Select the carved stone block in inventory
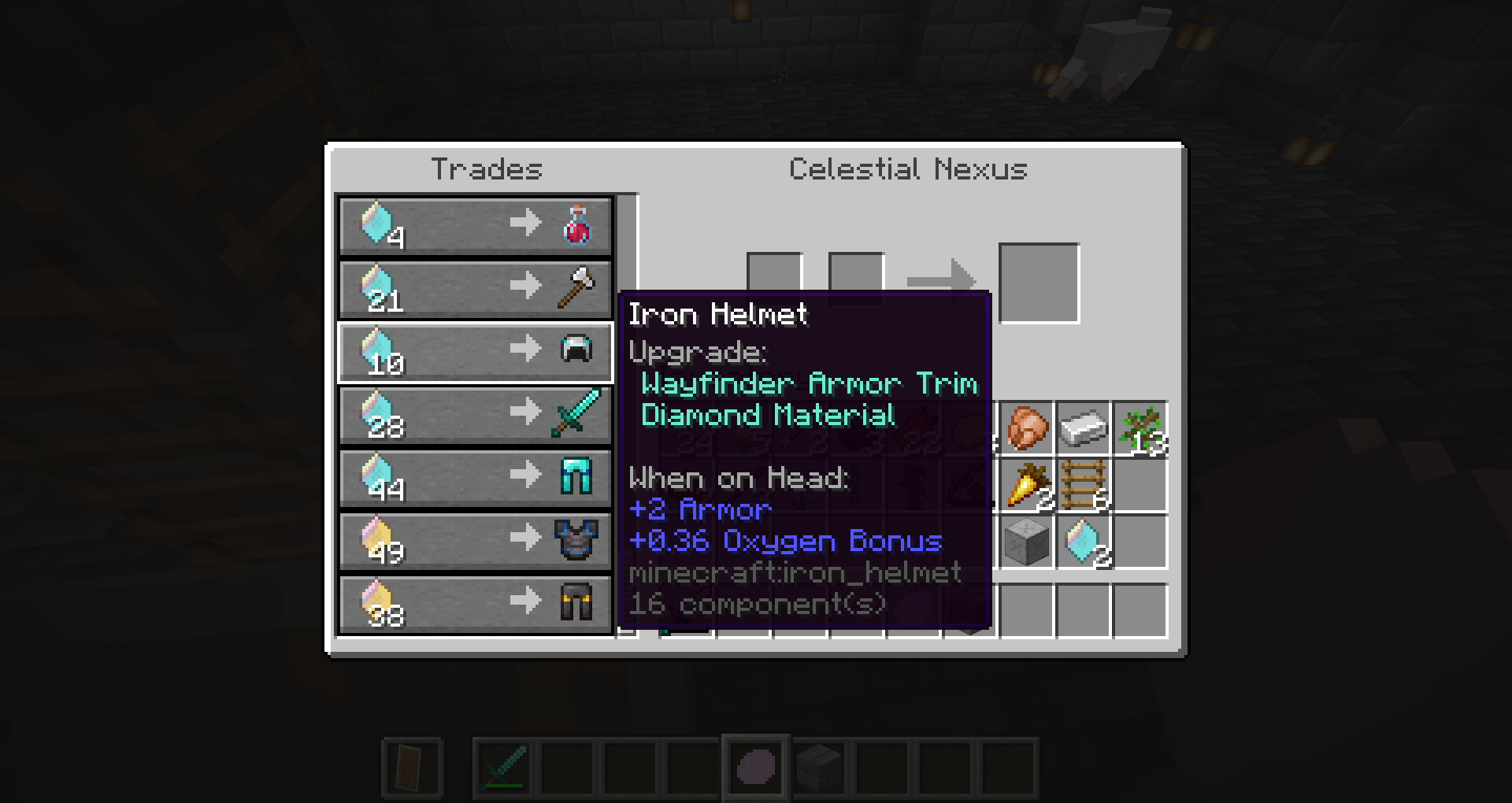The image size is (1512, 803). coord(1027,541)
